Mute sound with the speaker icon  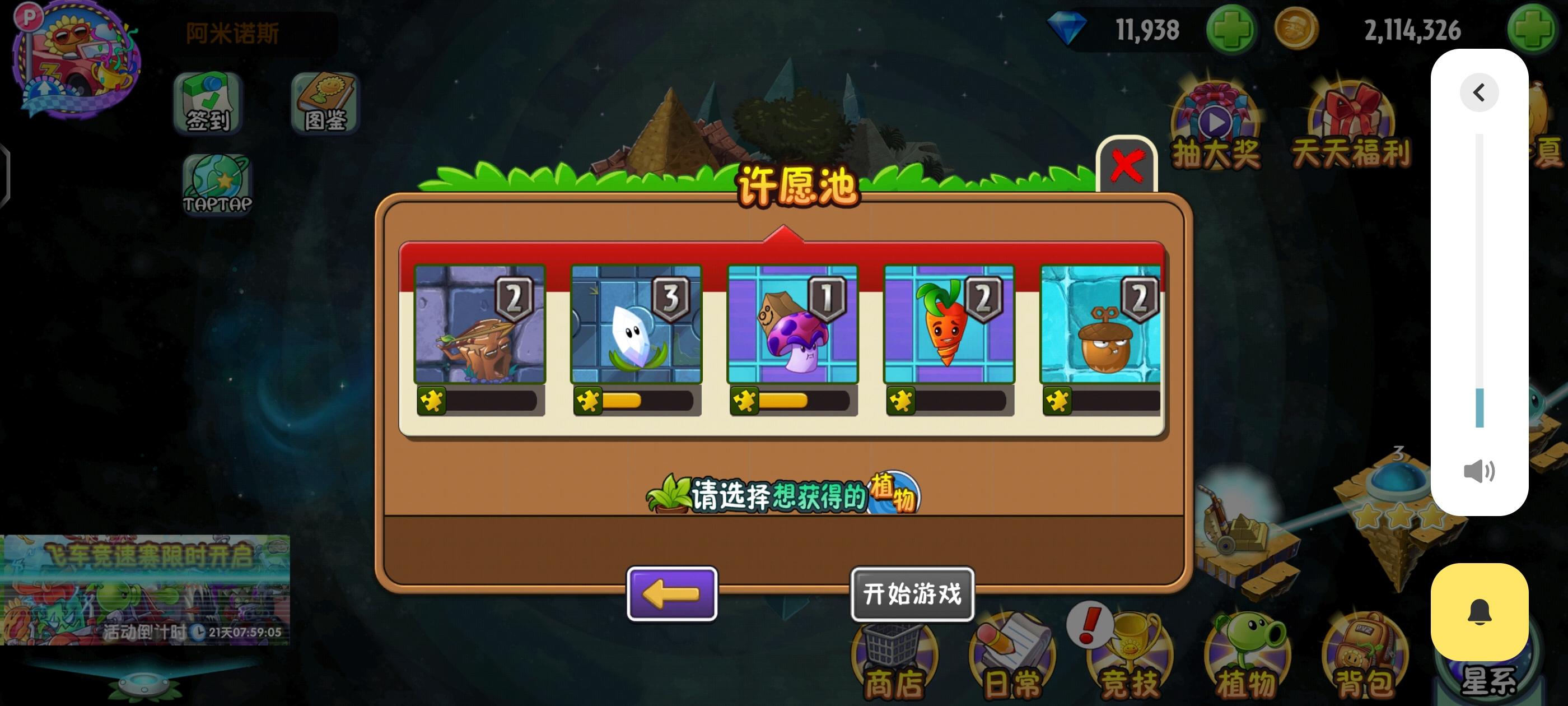pyautogui.click(x=1479, y=470)
